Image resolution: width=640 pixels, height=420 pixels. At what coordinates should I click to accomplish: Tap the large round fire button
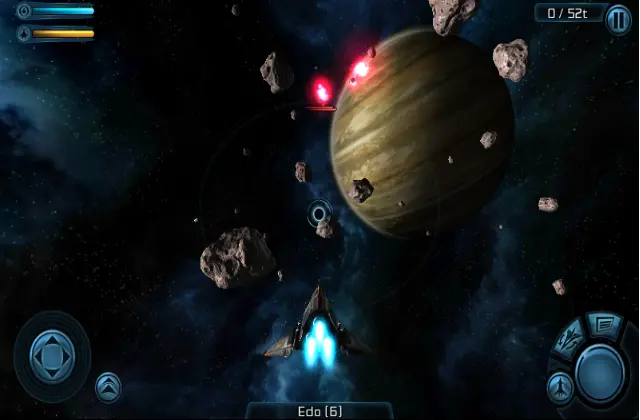click(x=600, y=372)
